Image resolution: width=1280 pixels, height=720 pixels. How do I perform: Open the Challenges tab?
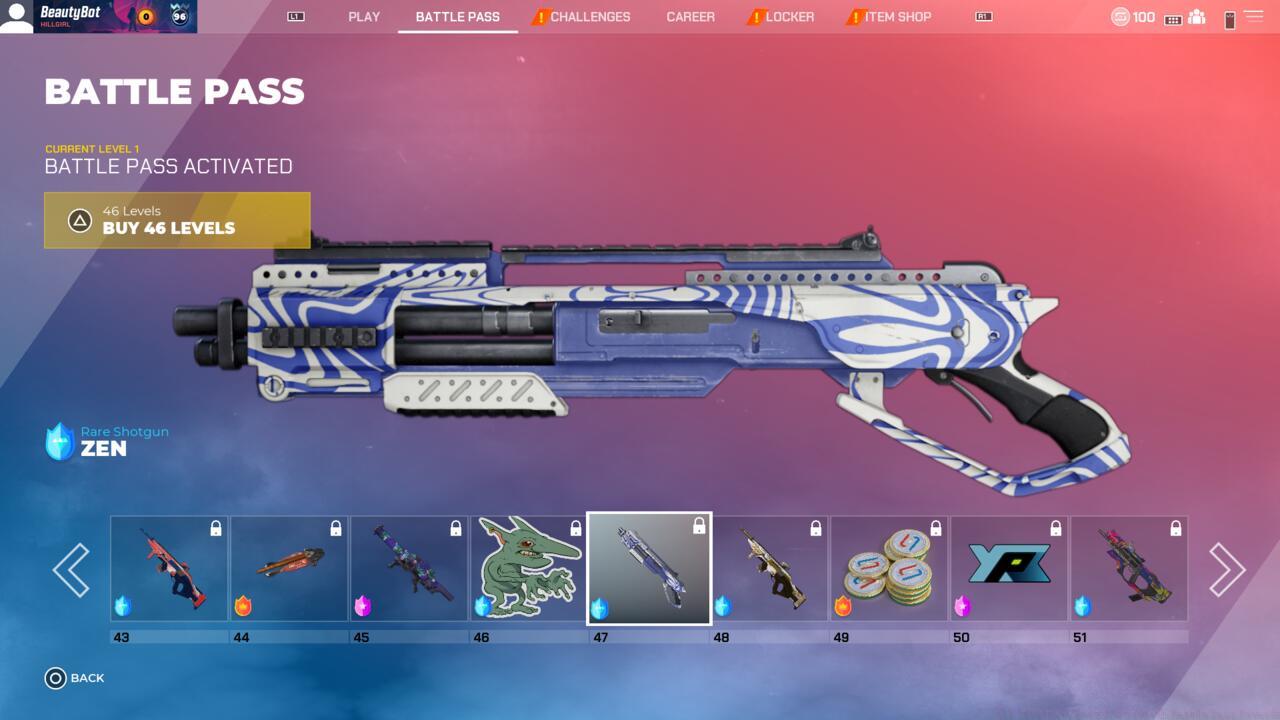point(590,17)
